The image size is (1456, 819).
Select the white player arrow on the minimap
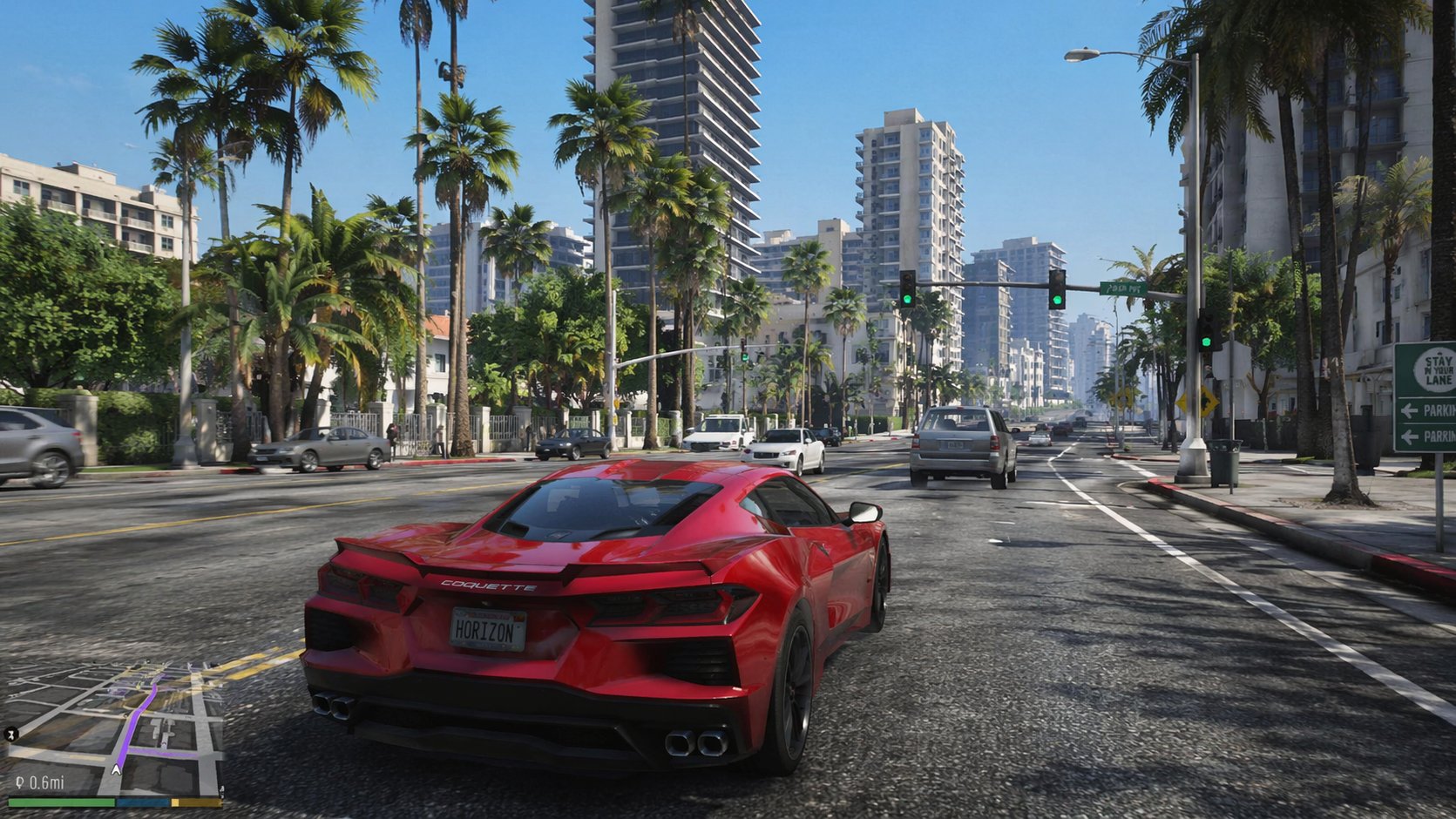(x=116, y=770)
